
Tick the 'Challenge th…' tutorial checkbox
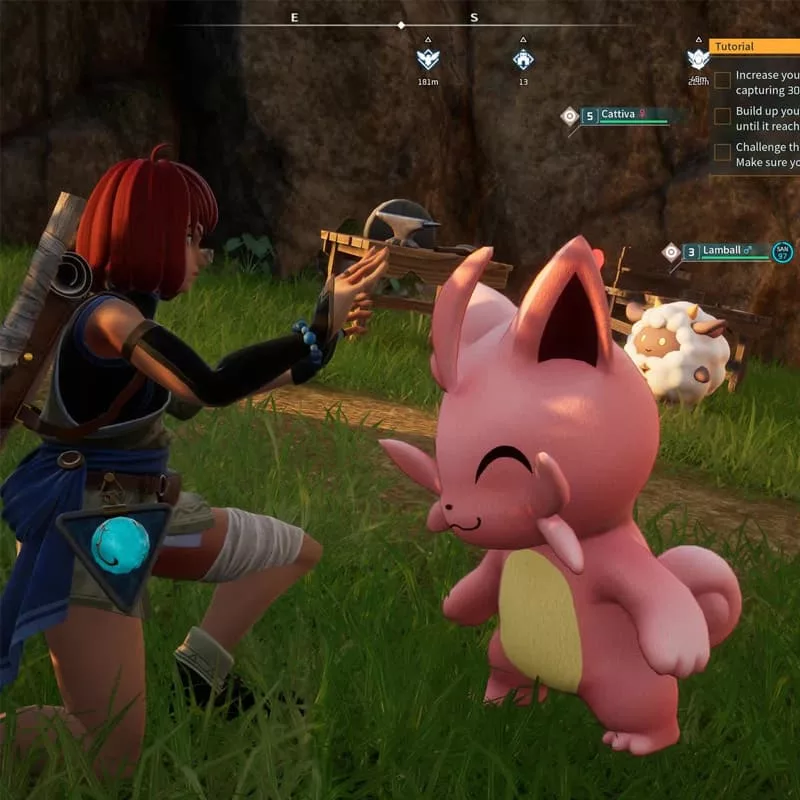[x=722, y=153]
